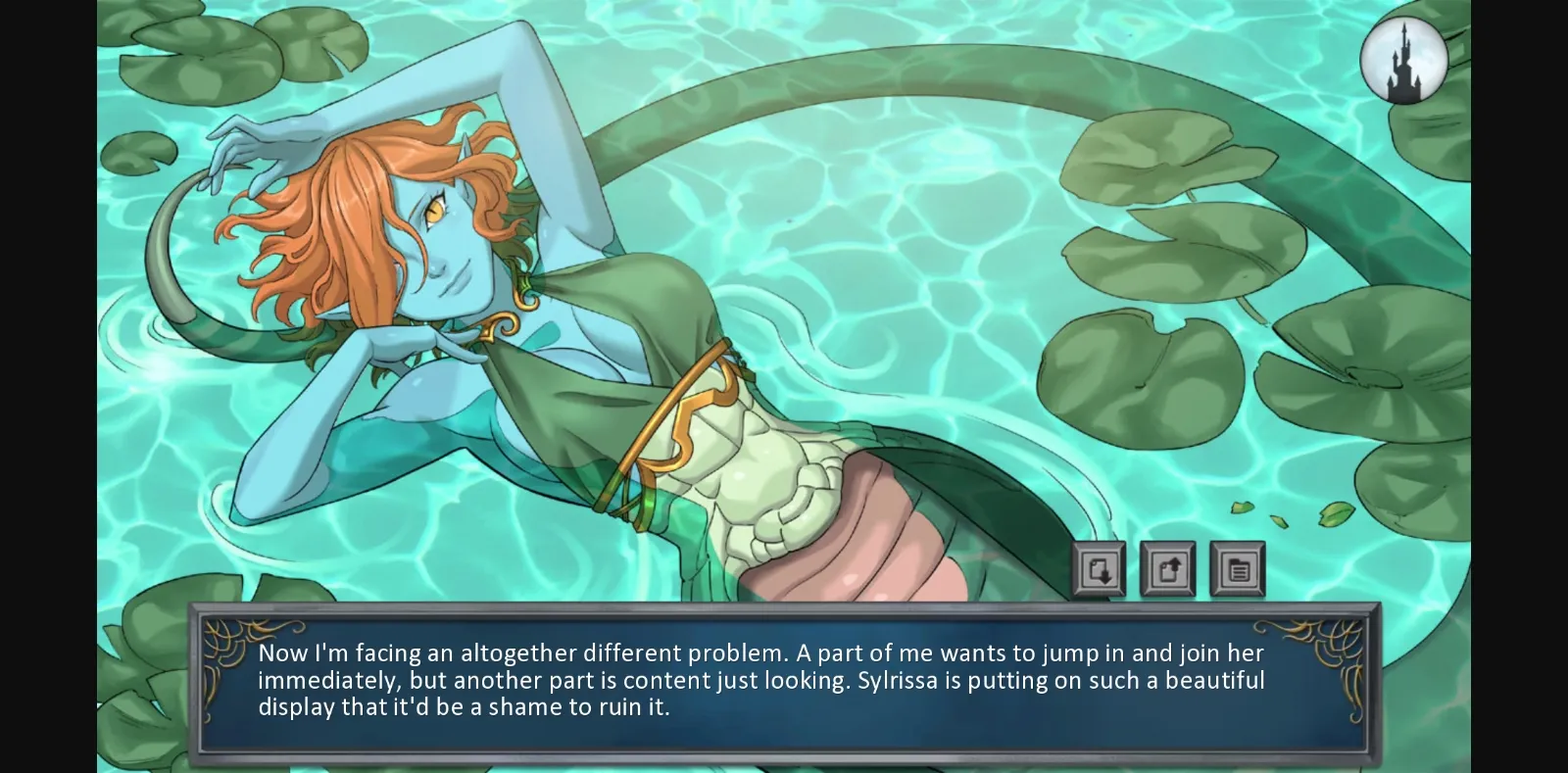Tap the load icon with upward arrow
Screen dimensions: 1568x773
[x=1169, y=568]
